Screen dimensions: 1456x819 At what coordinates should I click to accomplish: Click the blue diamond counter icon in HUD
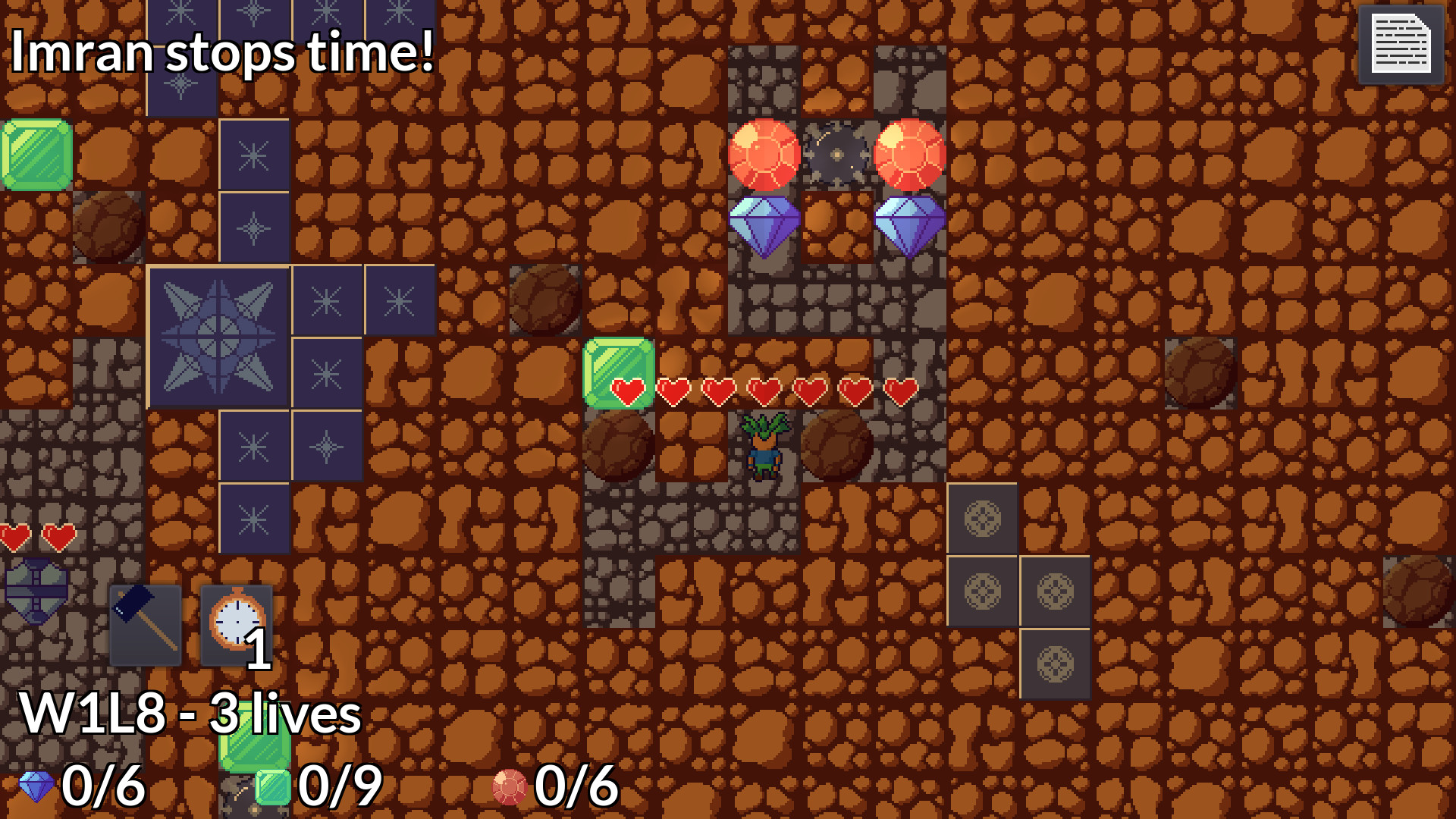[x=36, y=786]
